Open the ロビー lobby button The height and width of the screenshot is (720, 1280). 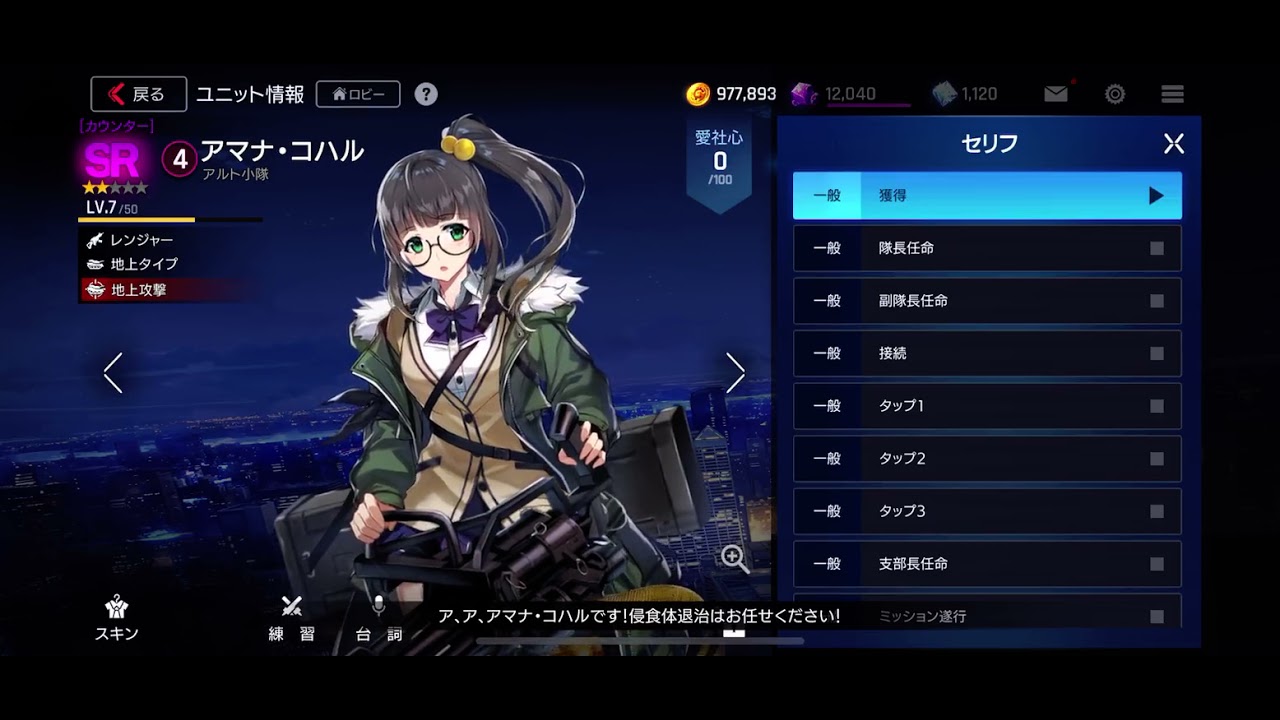[x=357, y=94]
